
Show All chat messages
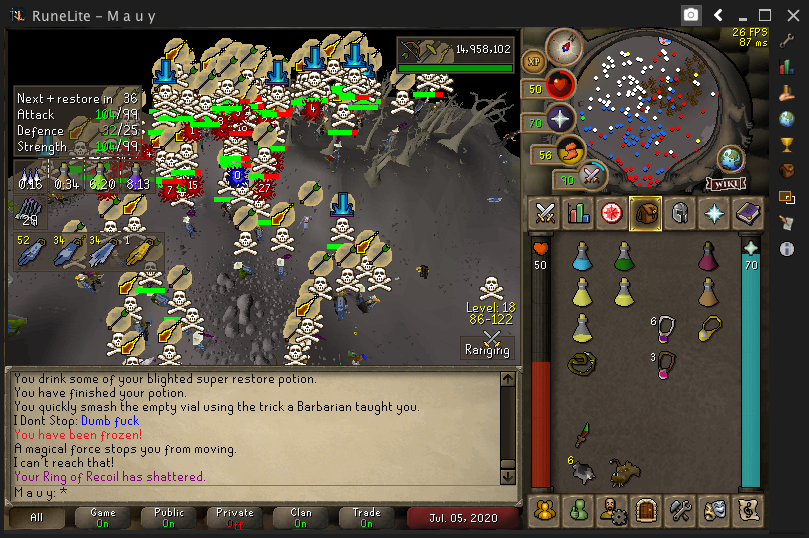click(37, 518)
